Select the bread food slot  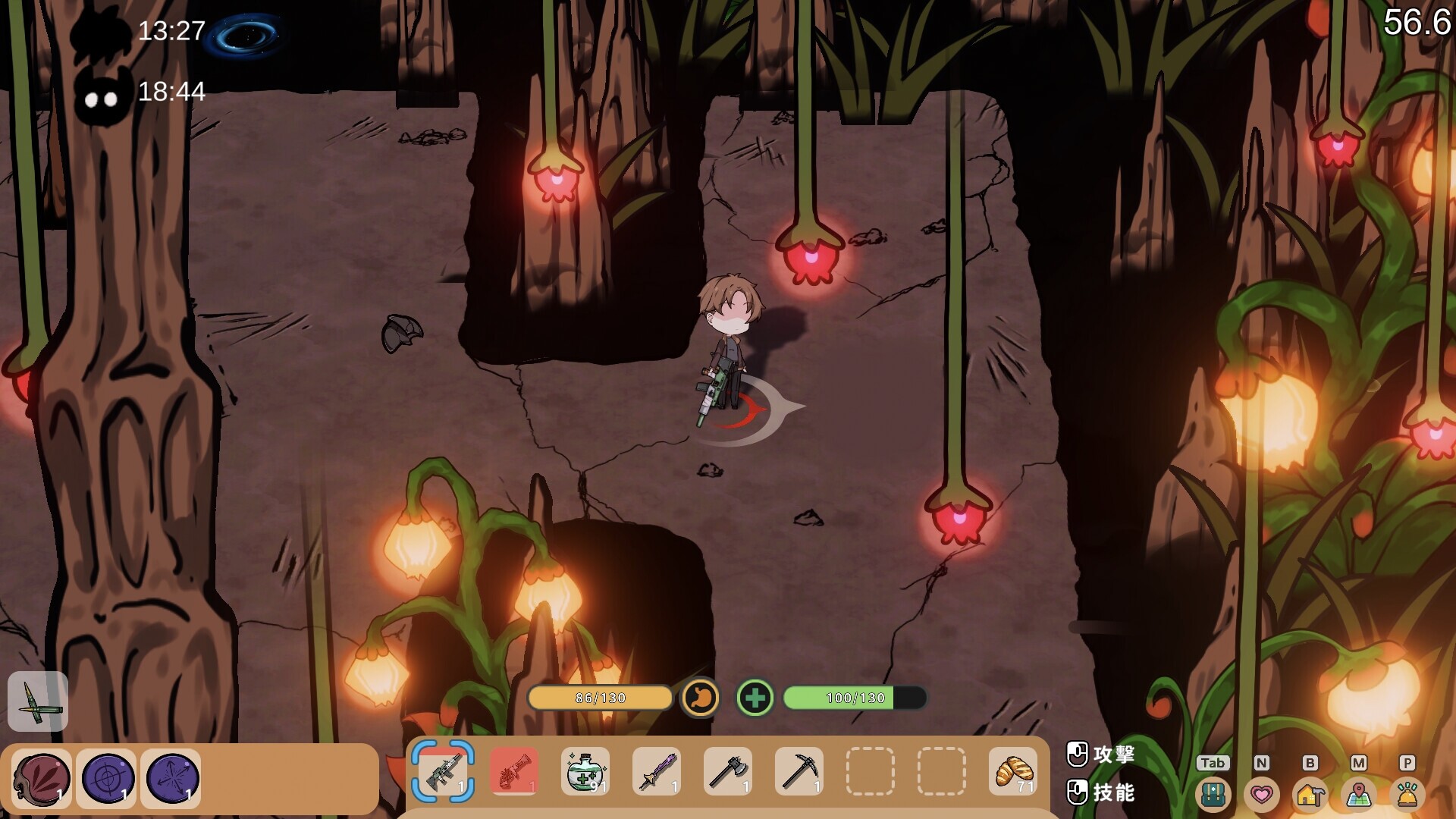click(x=1013, y=771)
